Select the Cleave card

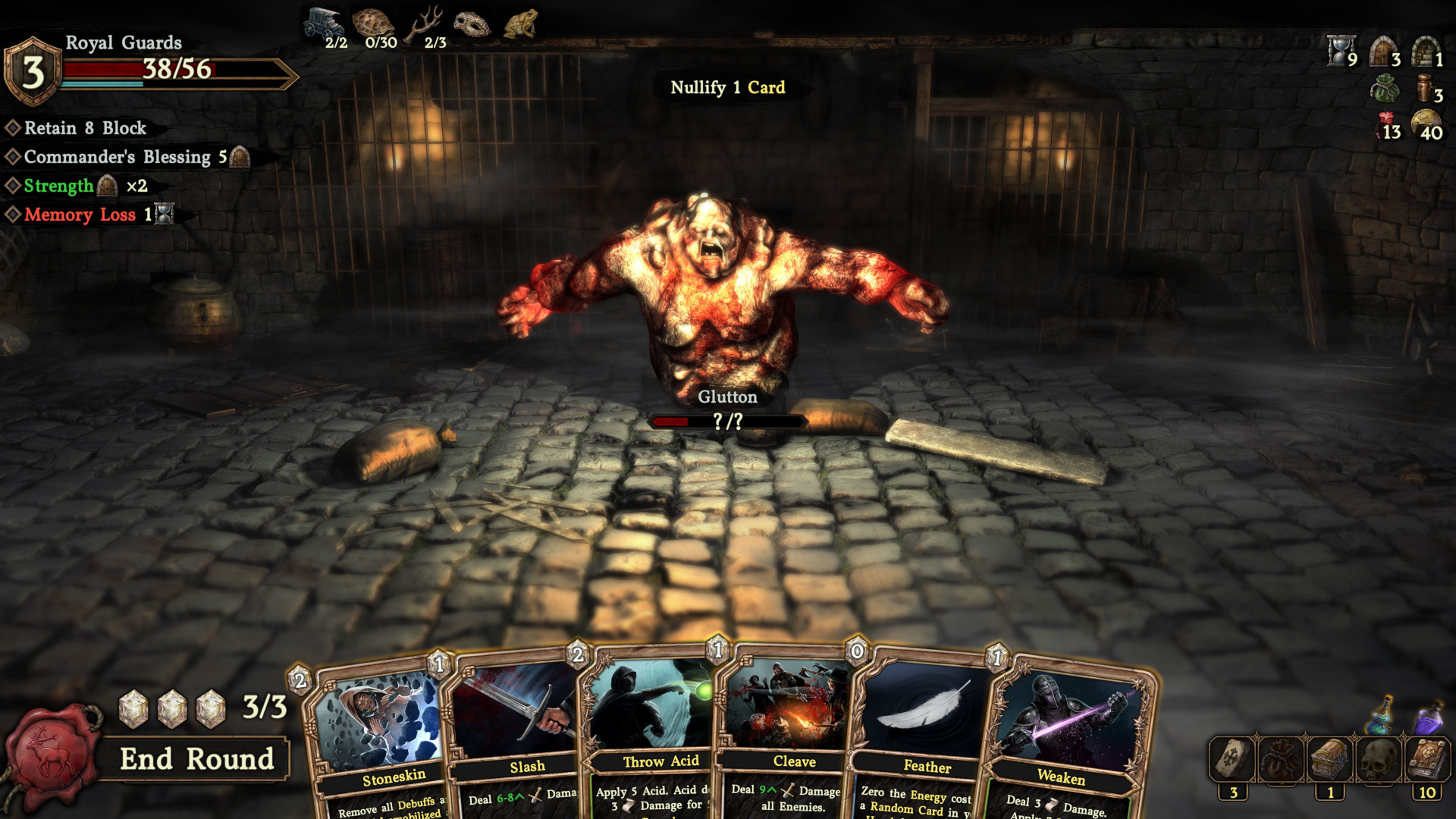point(789,736)
